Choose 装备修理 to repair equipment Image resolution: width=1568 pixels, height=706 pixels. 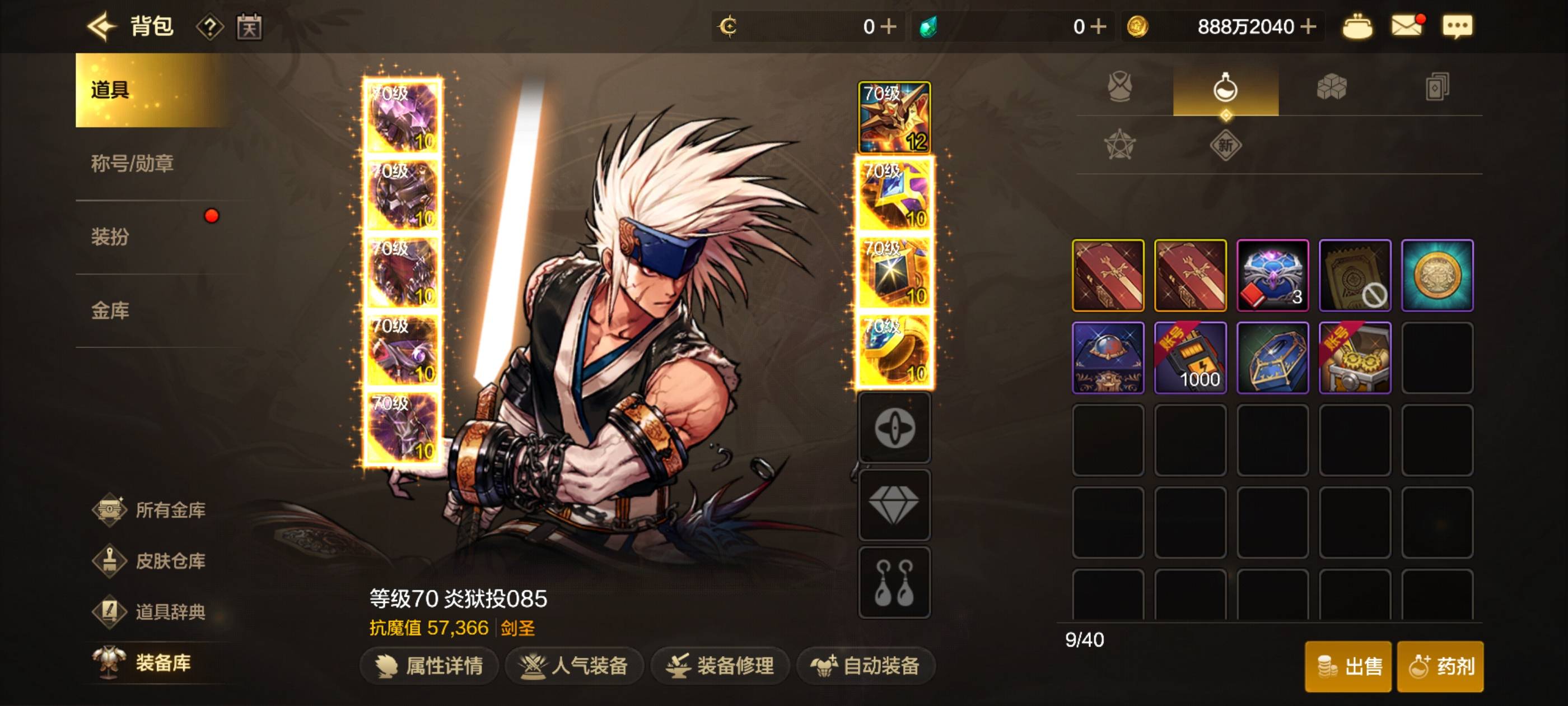720,666
